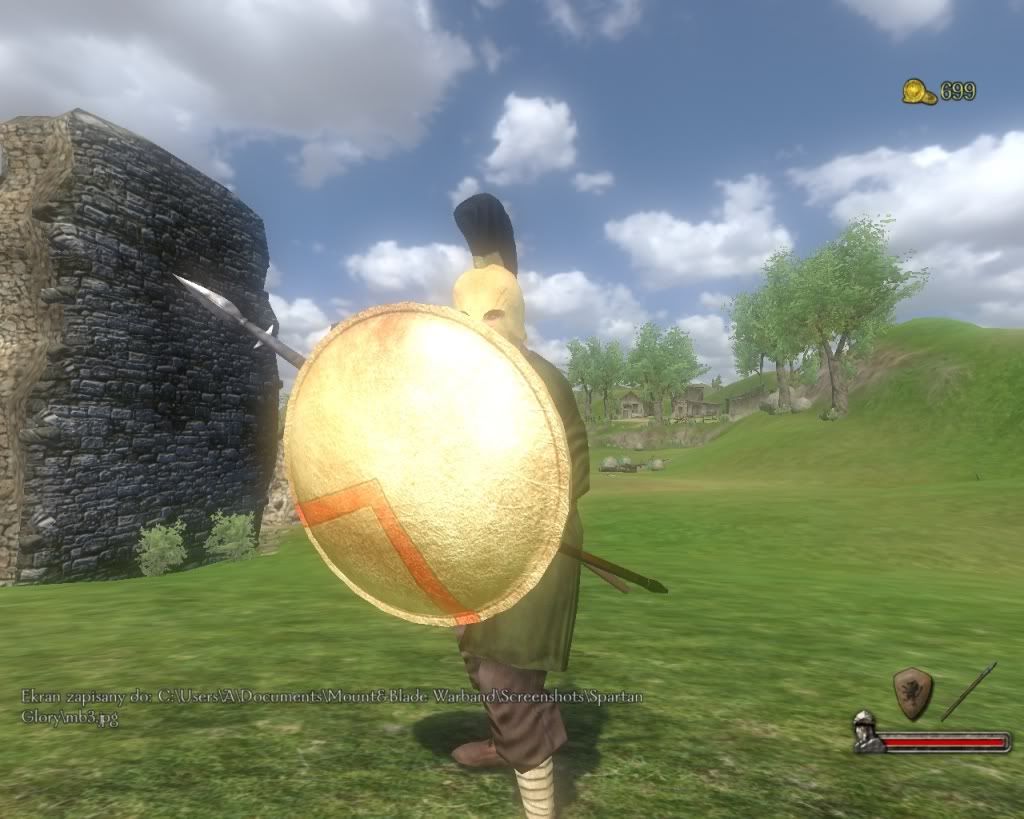
Task: Select the equipped shield icon
Action: click(912, 693)
